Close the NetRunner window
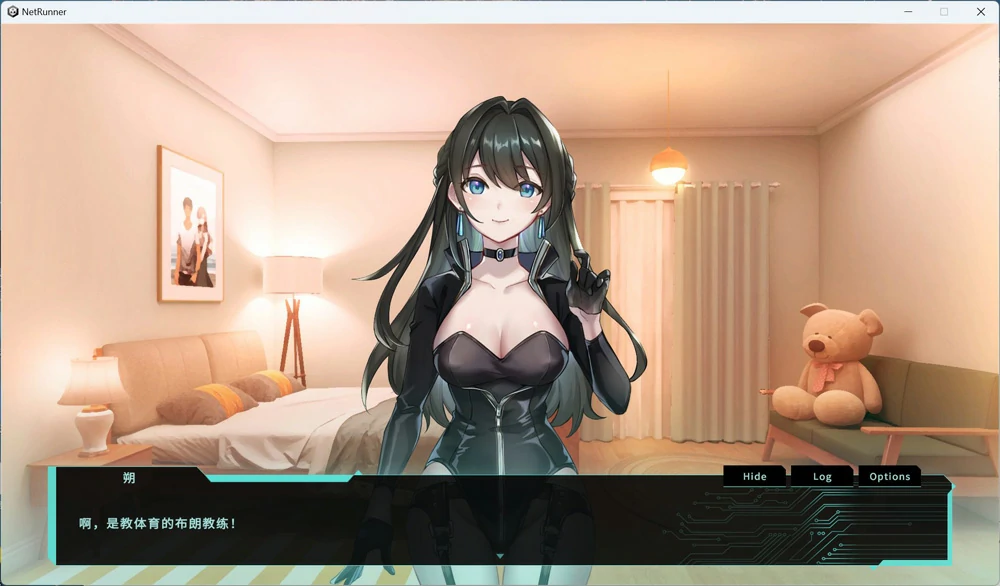Viewport: 1000px width, 586px height. click(980, 12)
